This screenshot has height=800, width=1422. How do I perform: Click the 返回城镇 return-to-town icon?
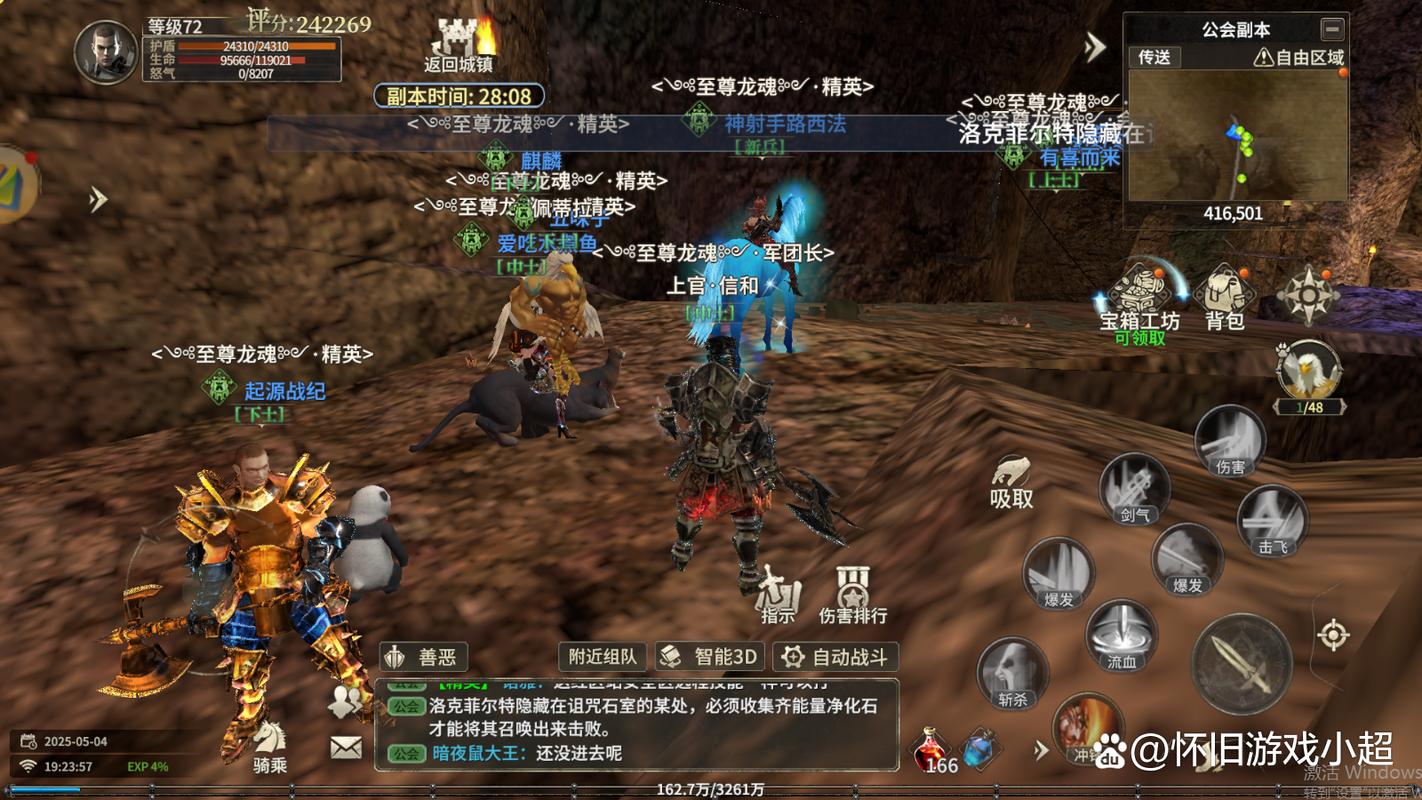pyautogui.click(x=459, y=45)
